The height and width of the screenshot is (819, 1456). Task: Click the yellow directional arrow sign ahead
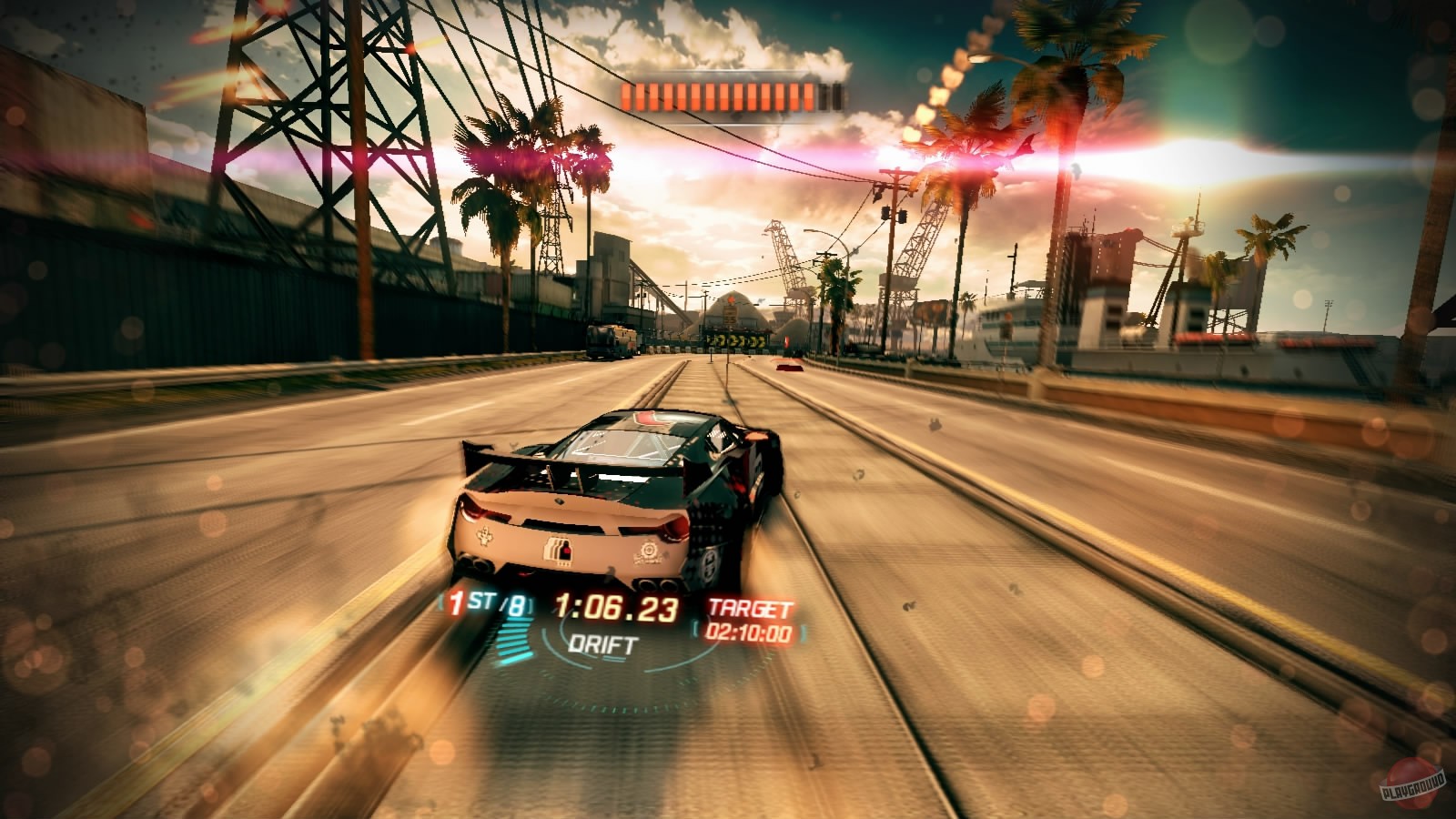click(737, 341)
